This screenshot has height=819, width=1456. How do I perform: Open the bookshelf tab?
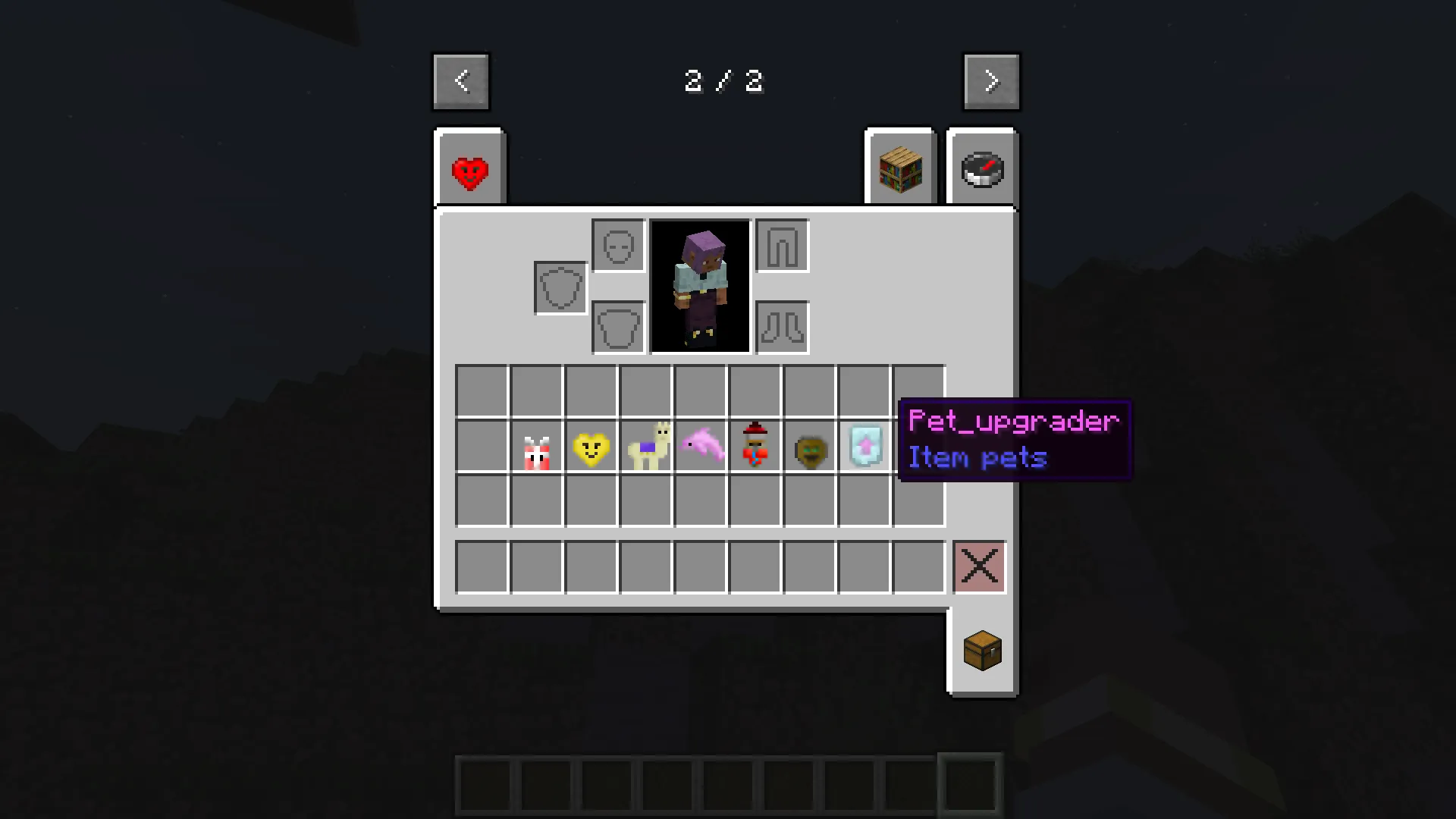point(899,168)
